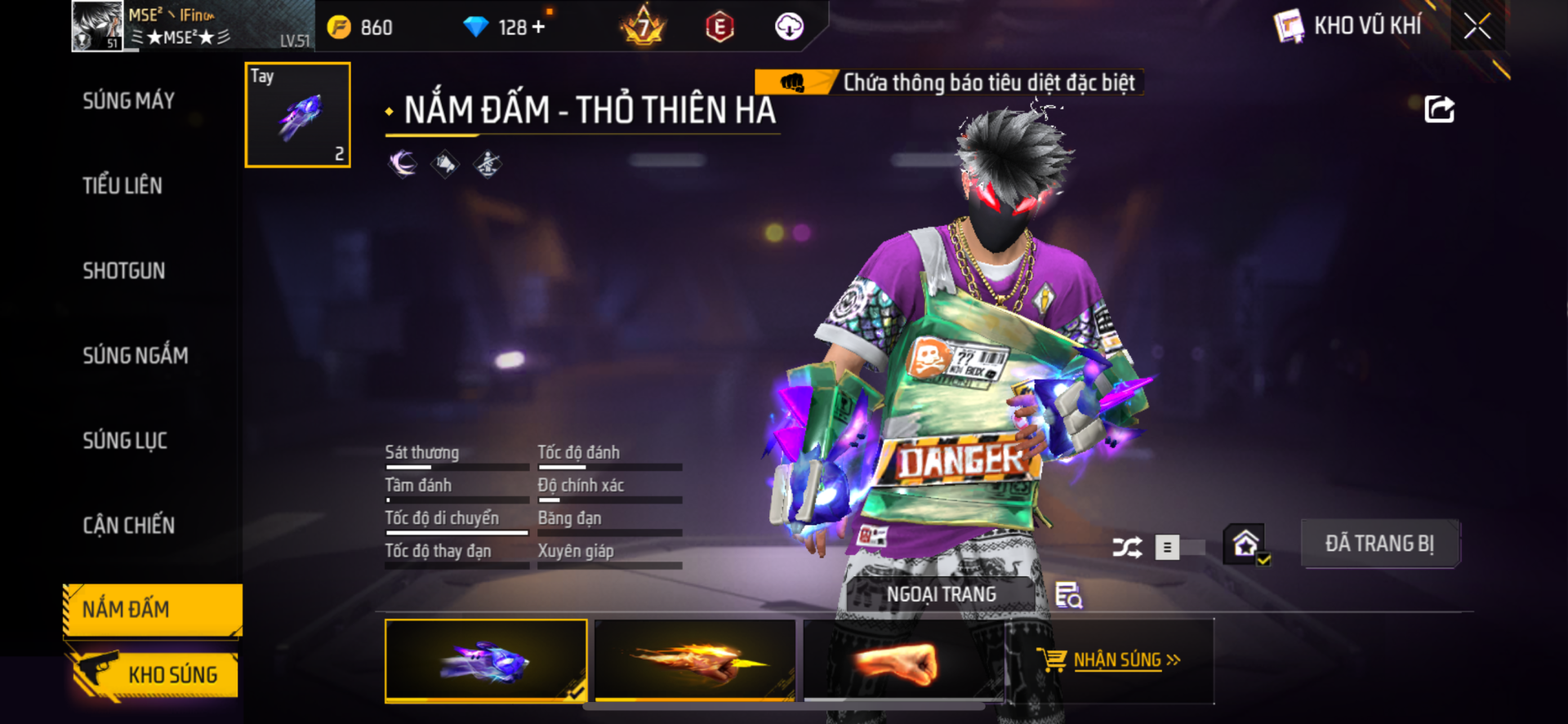Screen dimensions: 1568x724
Task: Select the purple galaxy fist skin
Action: (486, 660)
